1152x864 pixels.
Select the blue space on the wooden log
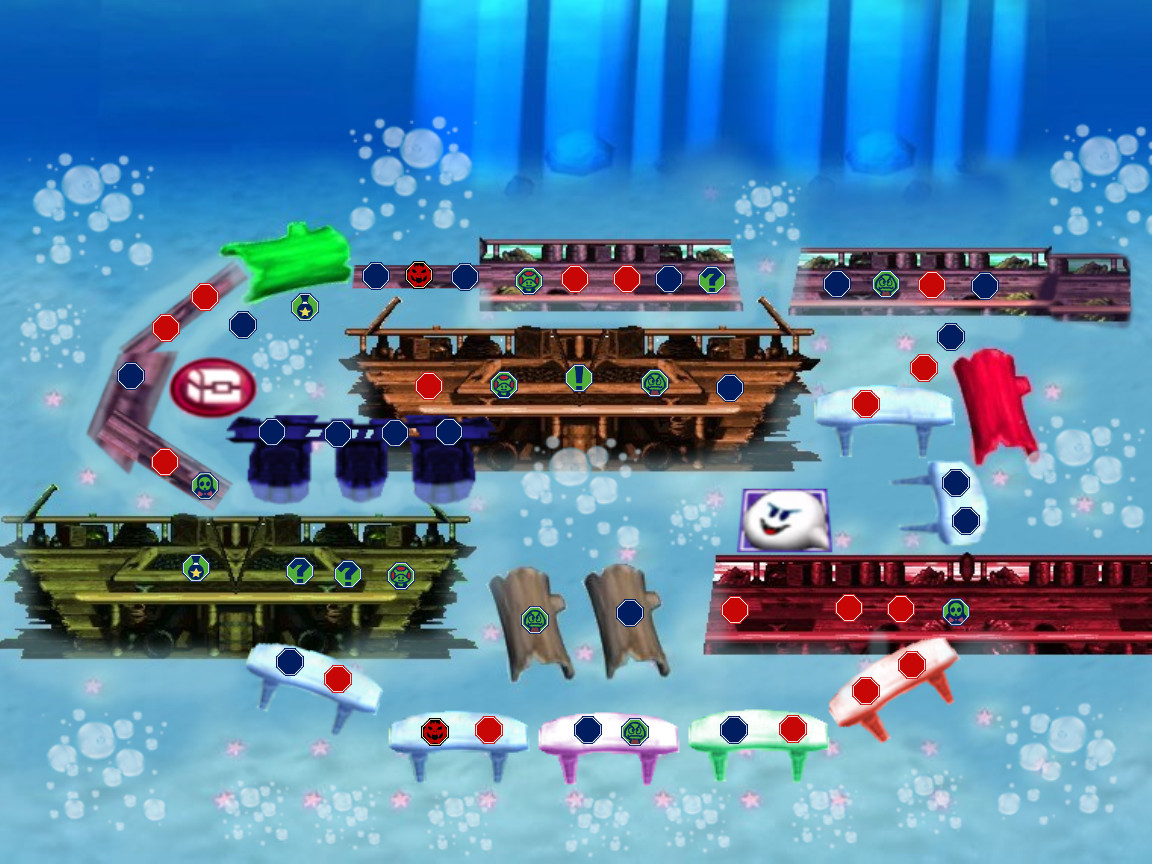point(629,612)
